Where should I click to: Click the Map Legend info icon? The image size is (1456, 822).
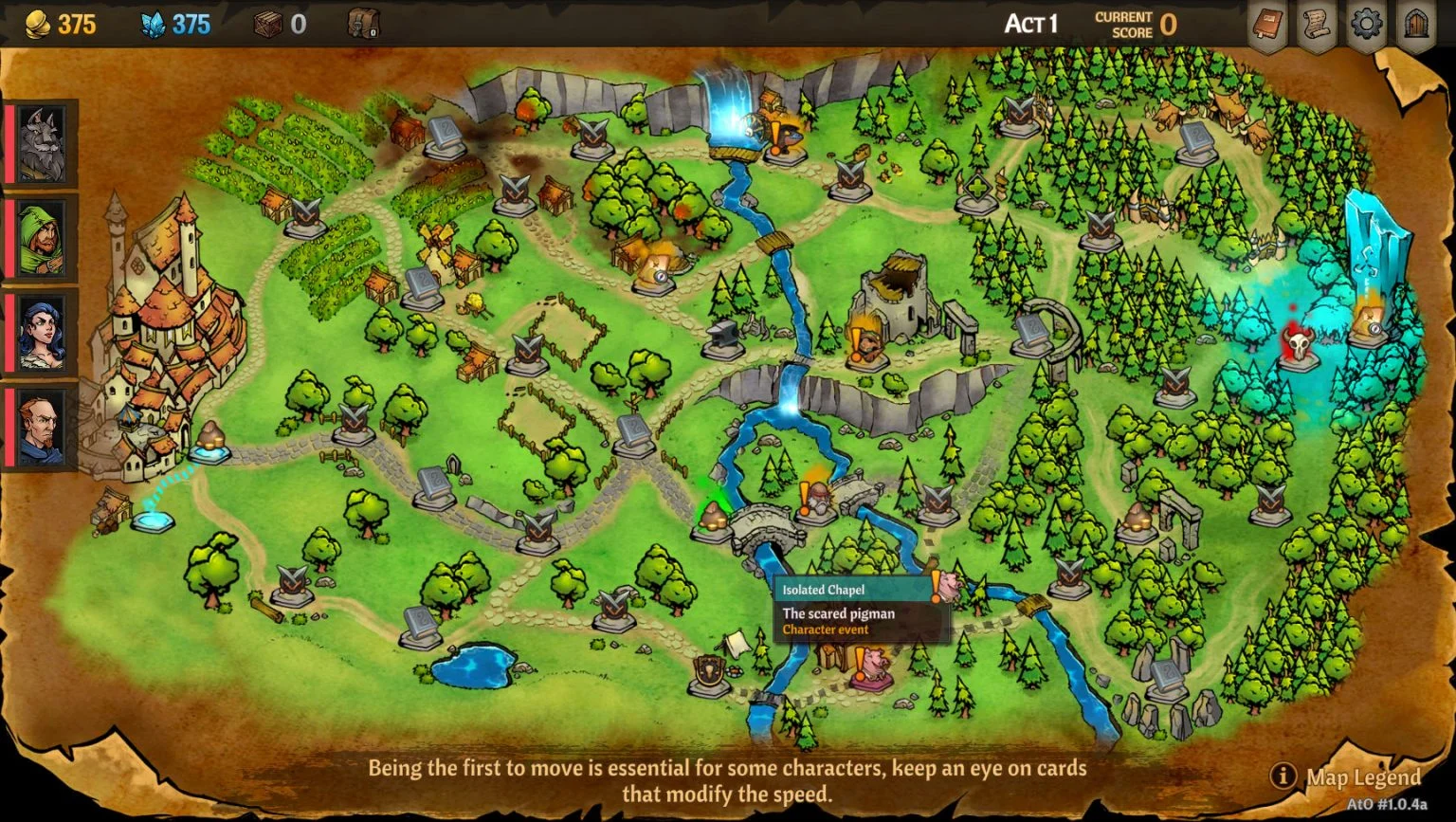[1286, 775]
